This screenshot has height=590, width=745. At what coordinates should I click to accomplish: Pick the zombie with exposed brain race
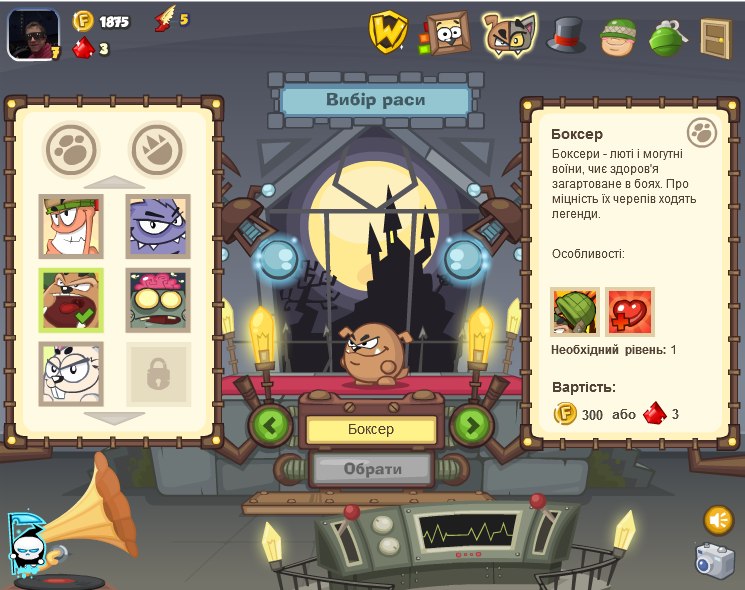click(158, 300)
